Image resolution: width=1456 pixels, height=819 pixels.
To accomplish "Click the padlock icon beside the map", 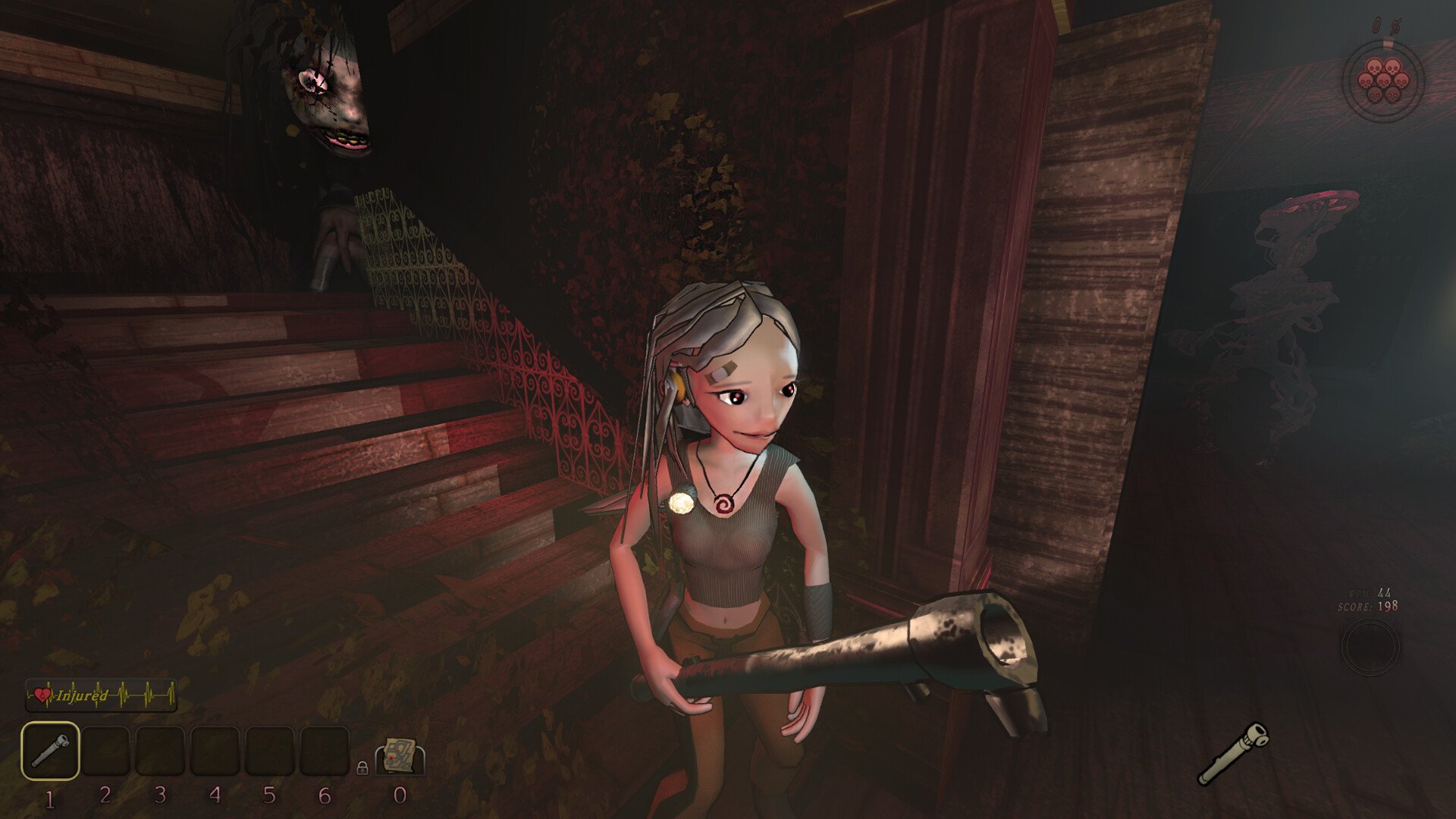I will tap(362, 767).
